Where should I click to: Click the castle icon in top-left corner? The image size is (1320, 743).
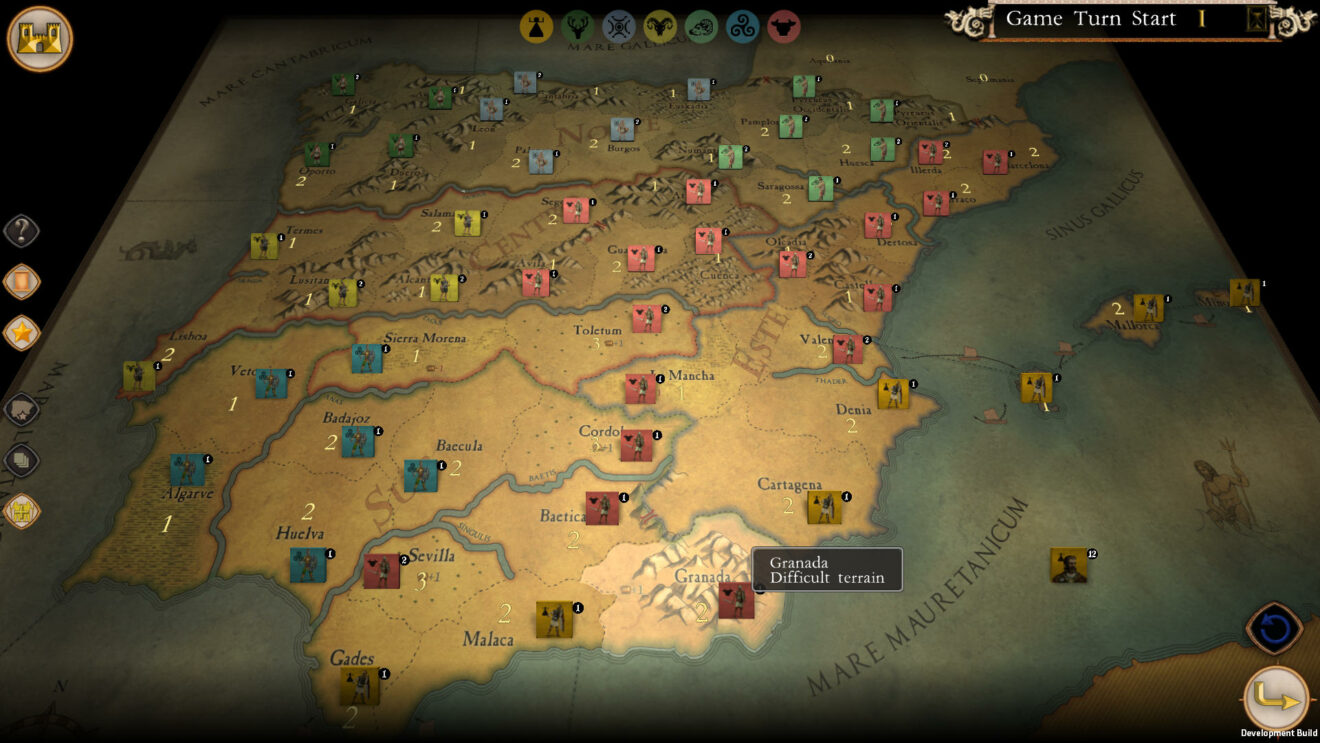tap(38, 38)
